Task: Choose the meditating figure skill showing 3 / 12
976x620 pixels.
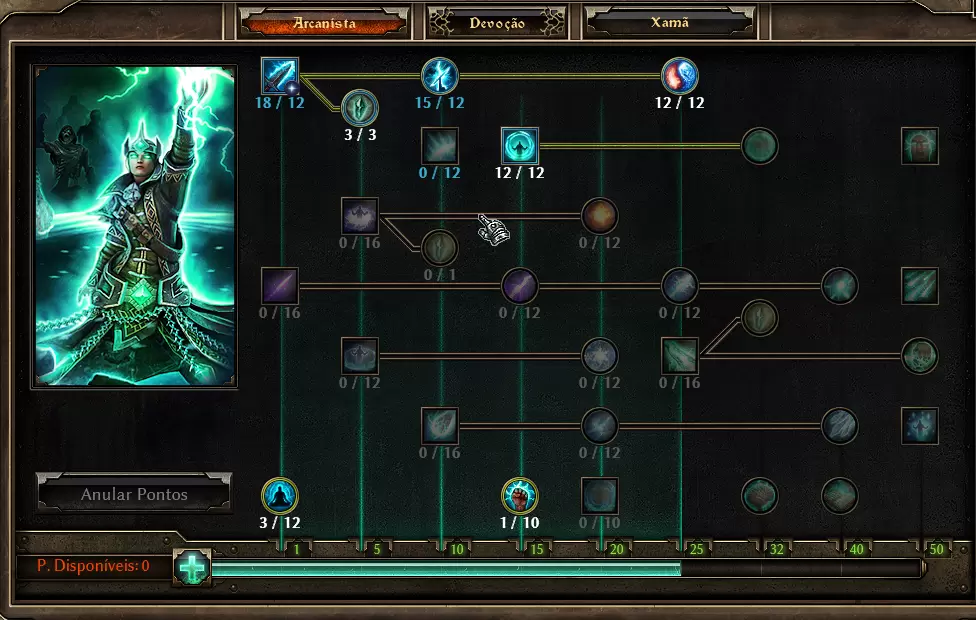Action: (x=280, y=496)
